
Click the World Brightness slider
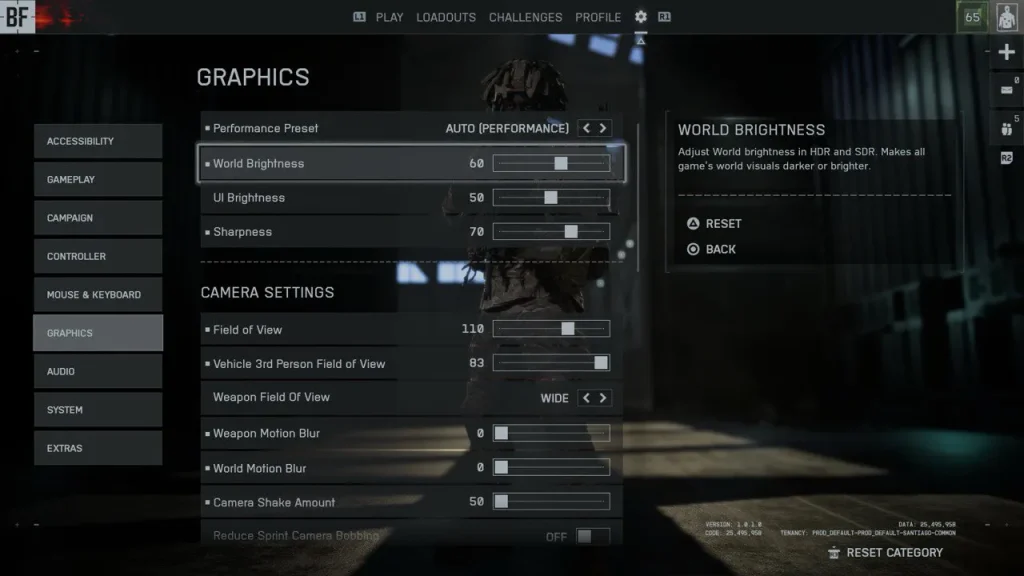pos(551,163)
